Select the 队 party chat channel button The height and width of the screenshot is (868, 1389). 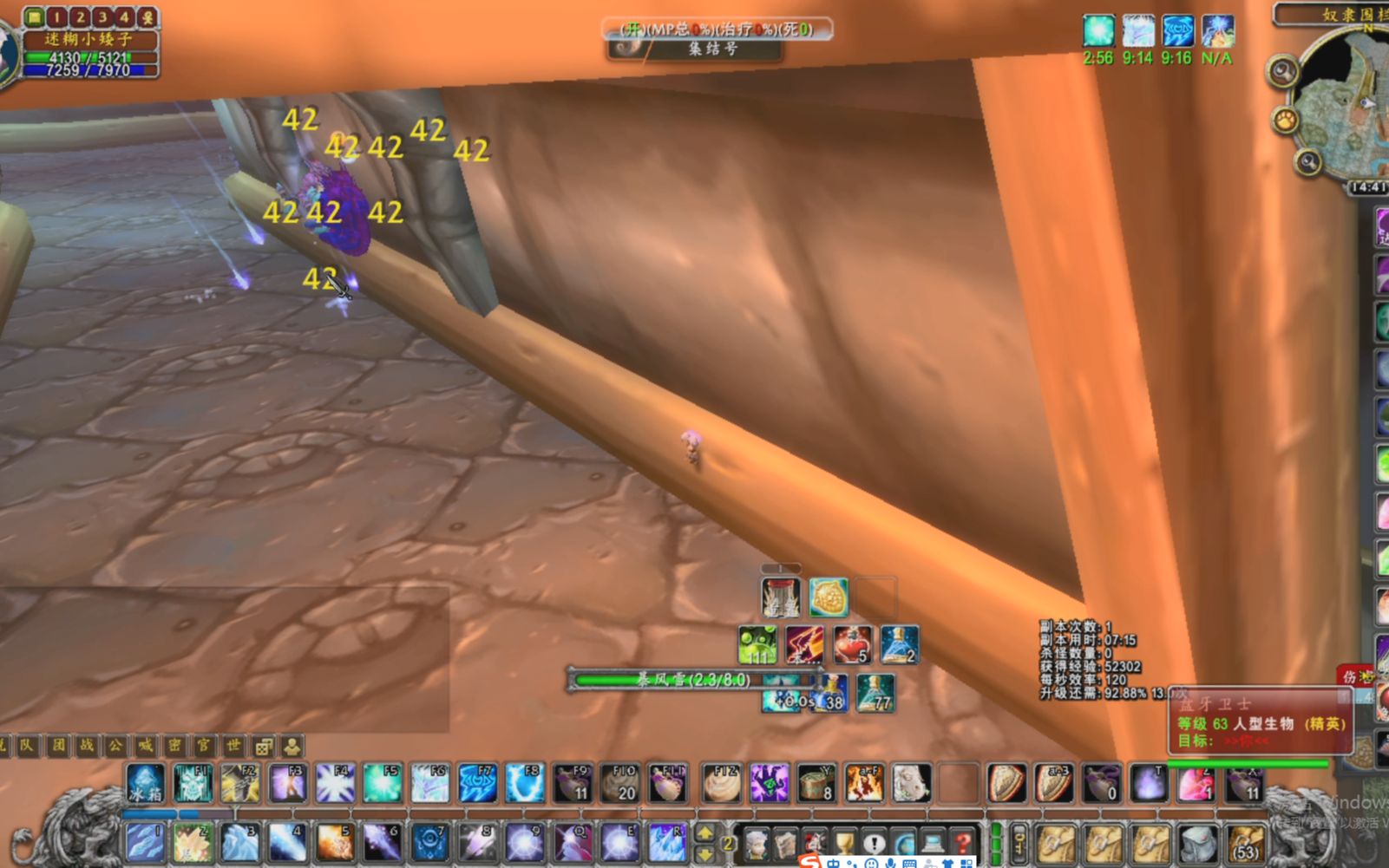click(28, 745)
